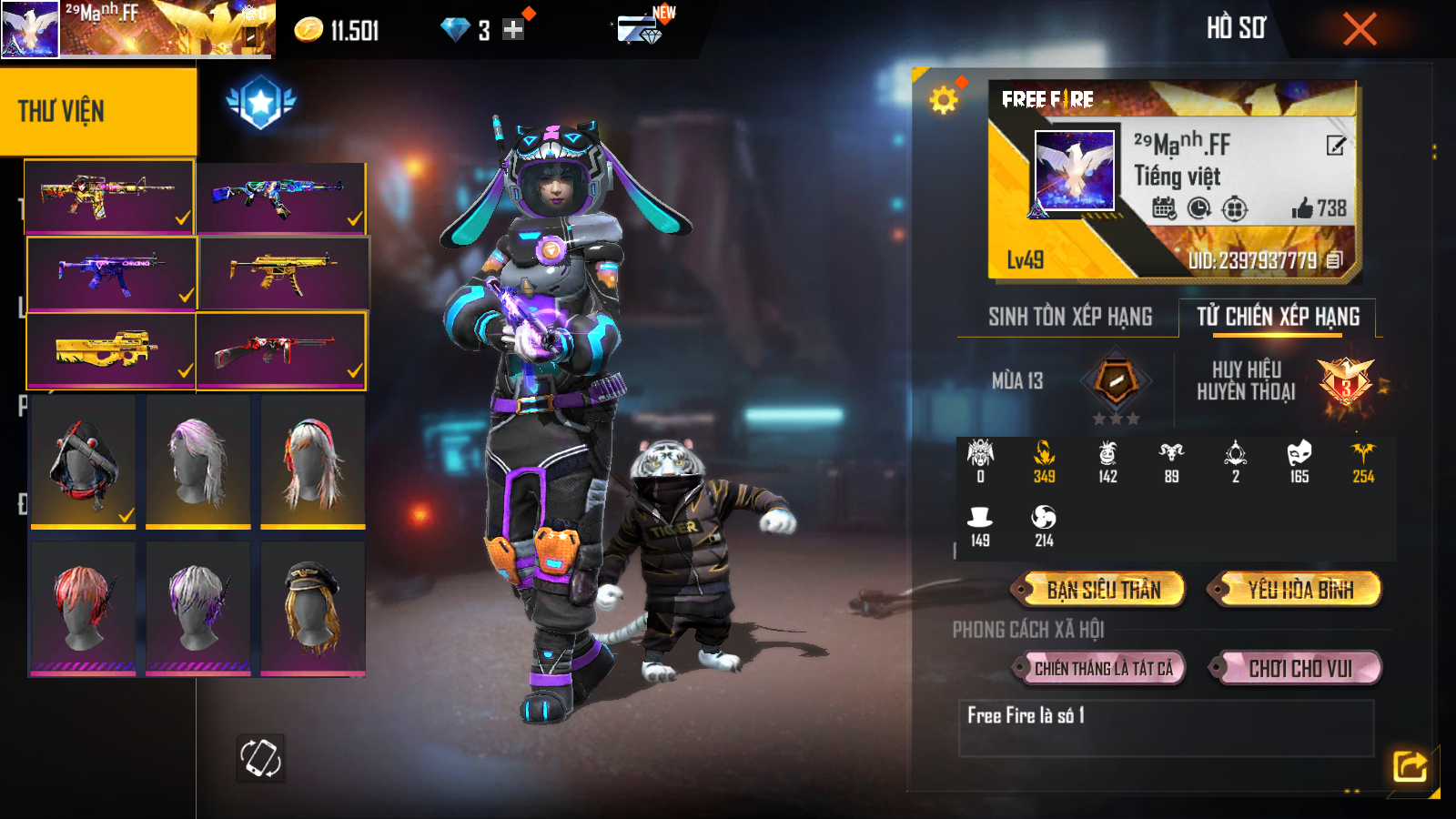
Task: Open the THƯ VIỆN library tab
Action: point(97,111)
